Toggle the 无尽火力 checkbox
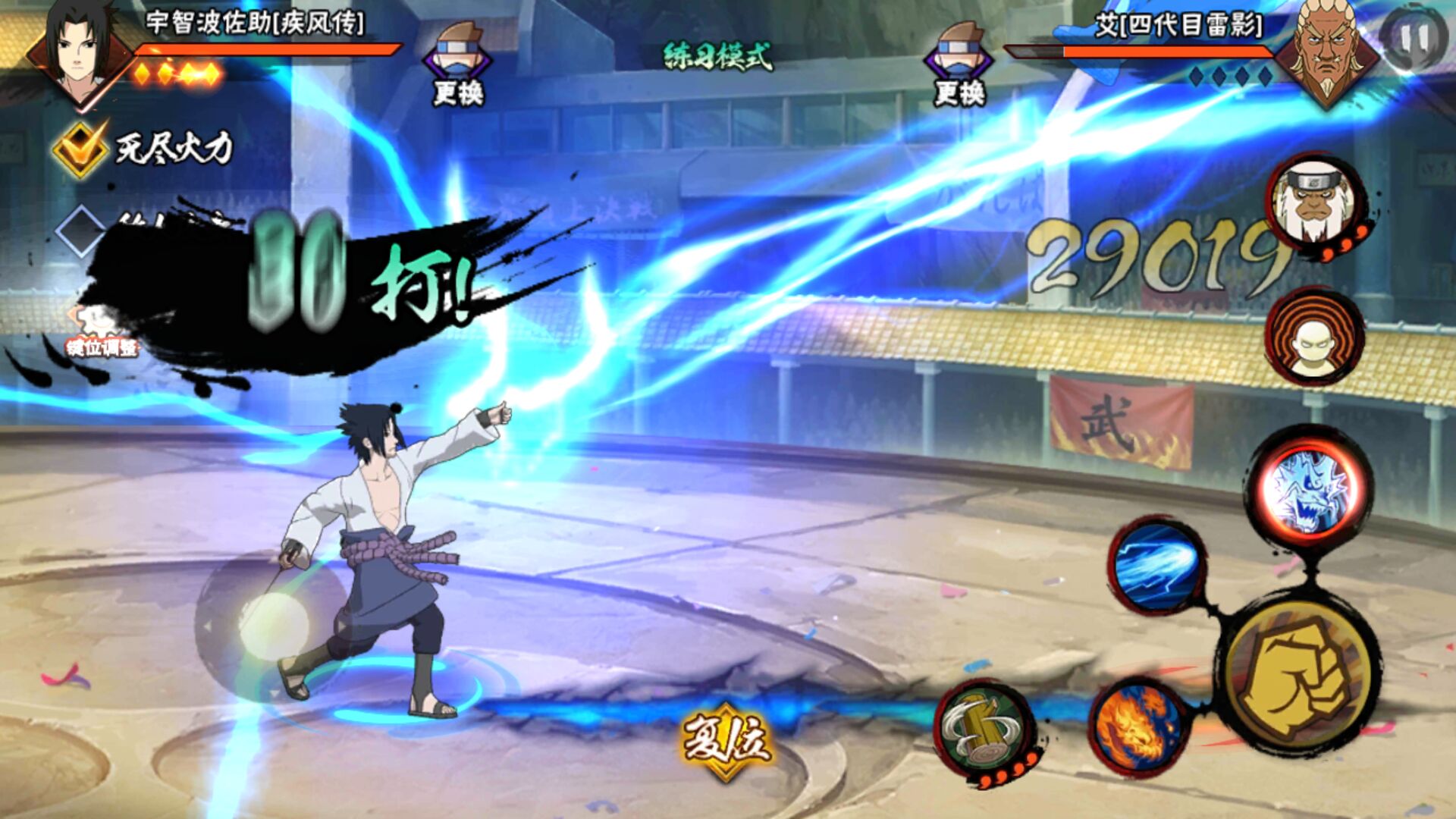1456x819 pixels. tap(80, 149)
